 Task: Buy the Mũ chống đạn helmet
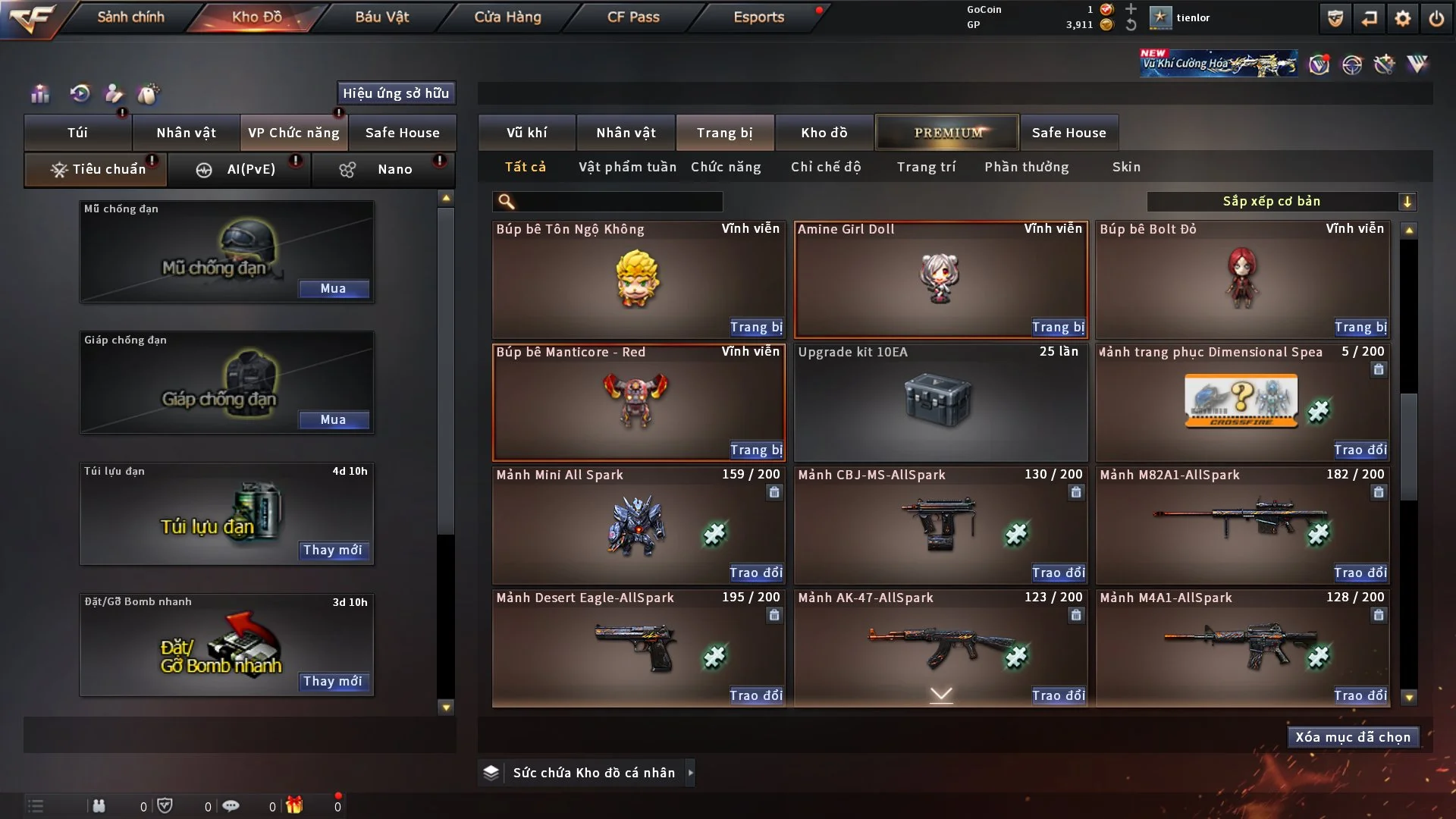tap(333, 289)
